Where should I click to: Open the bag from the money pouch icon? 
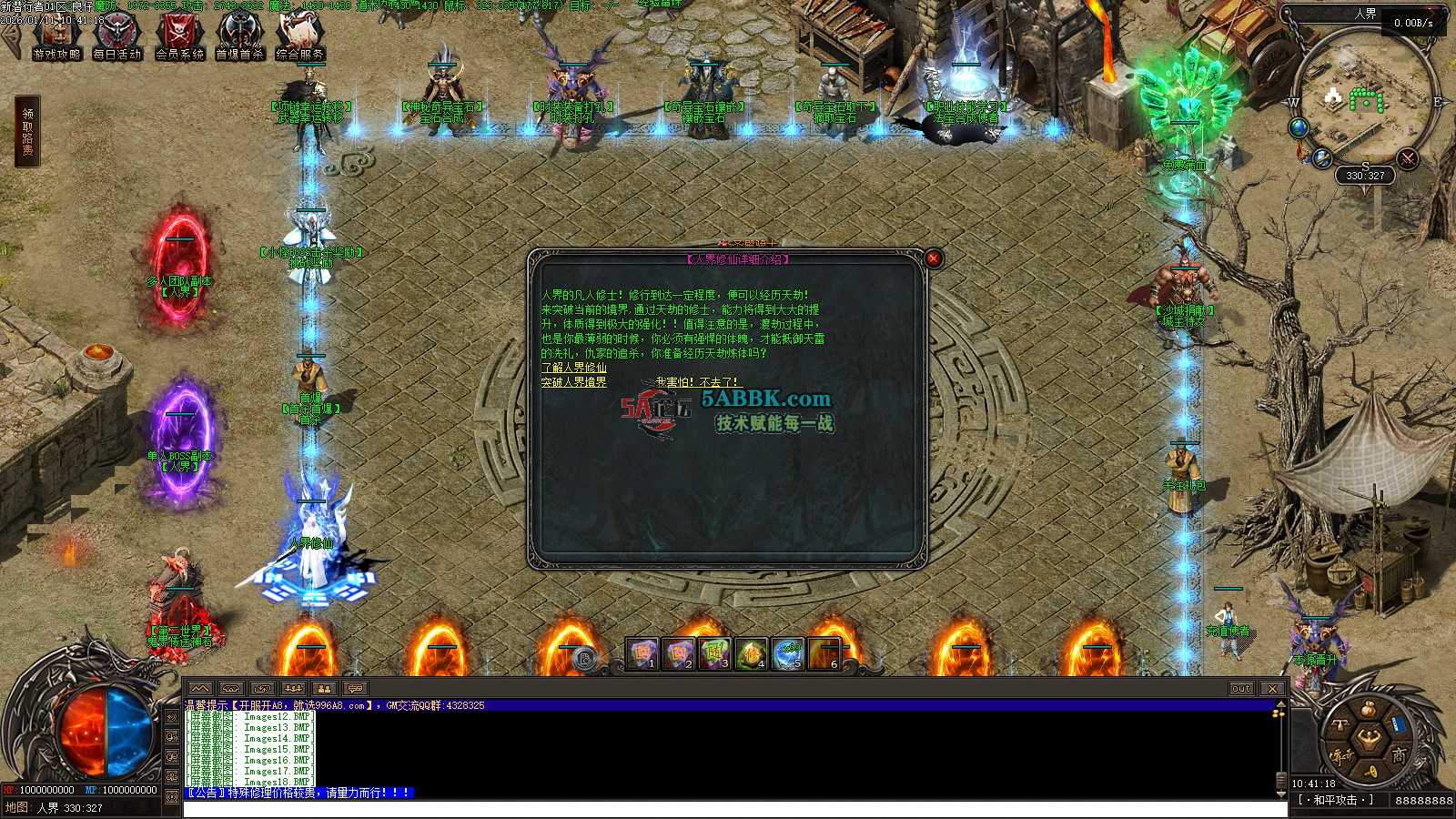1370,709
